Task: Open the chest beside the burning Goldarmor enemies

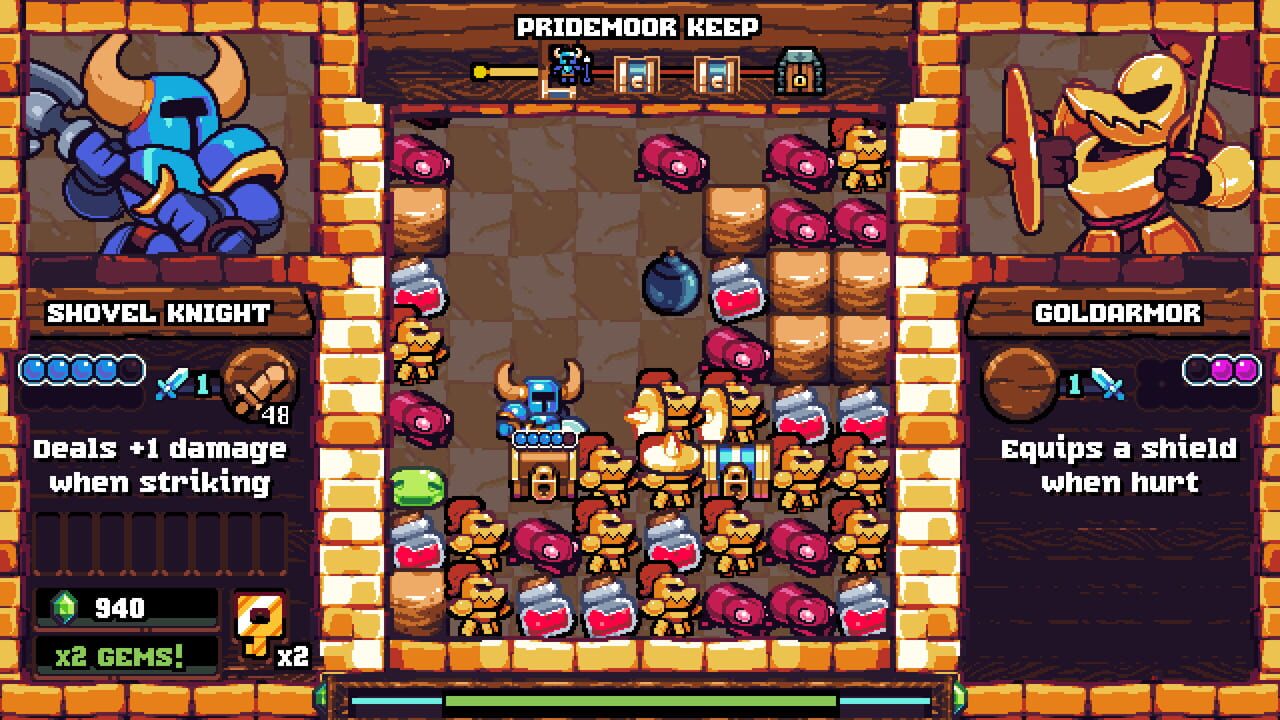Action: click(736, 470)
